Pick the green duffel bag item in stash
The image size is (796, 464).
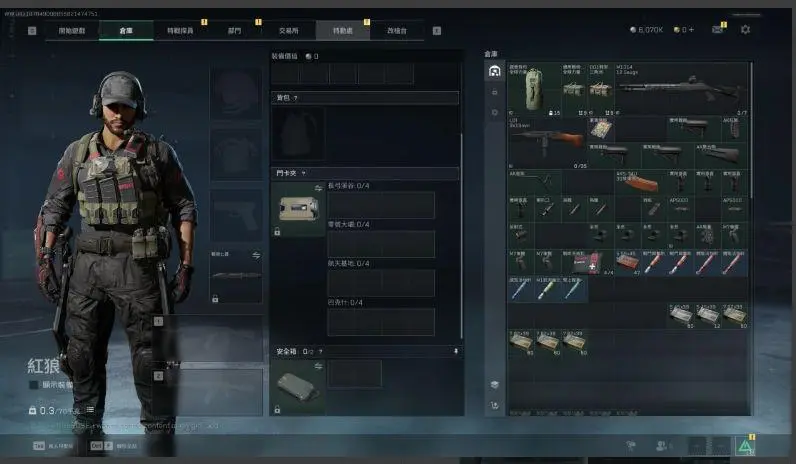(x=533, y=86)
